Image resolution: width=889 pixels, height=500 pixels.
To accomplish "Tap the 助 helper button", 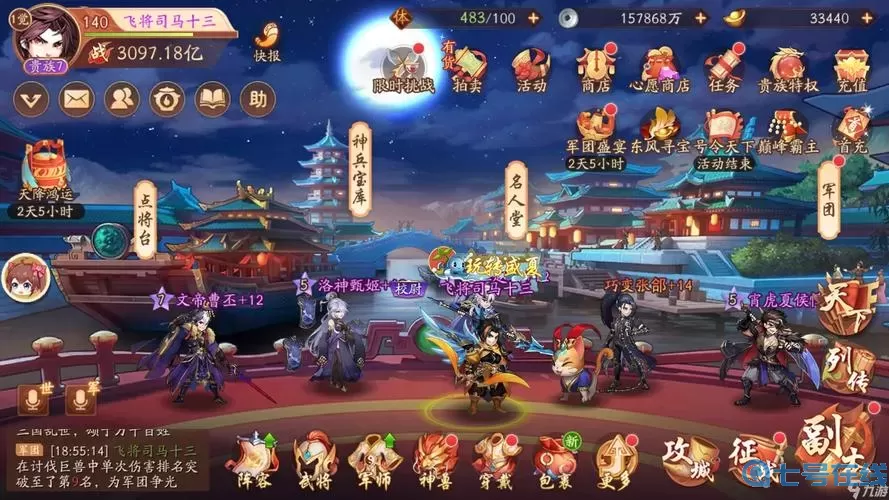I will click(259, 98).
